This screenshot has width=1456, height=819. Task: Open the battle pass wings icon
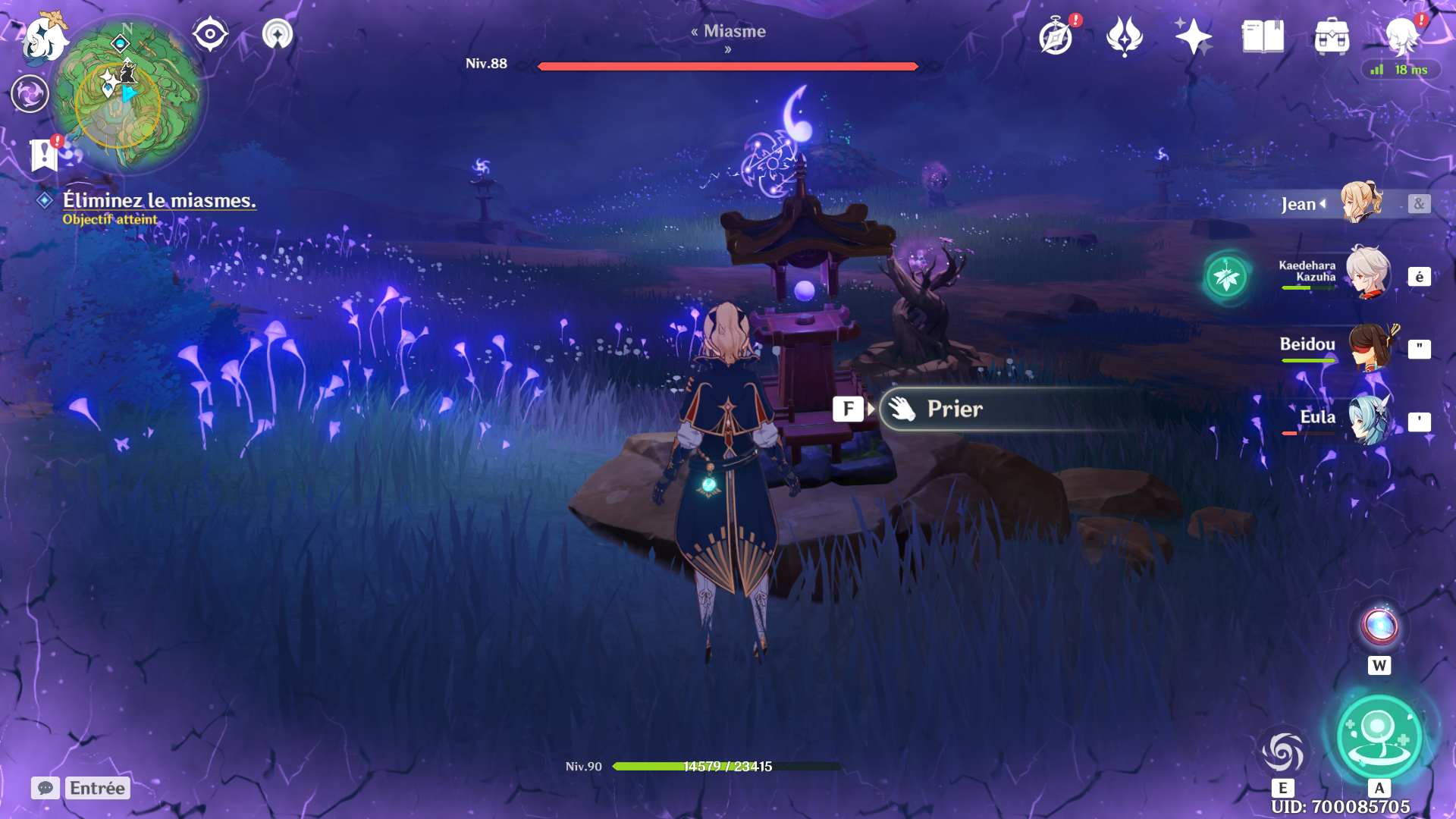coord(1124,36)
